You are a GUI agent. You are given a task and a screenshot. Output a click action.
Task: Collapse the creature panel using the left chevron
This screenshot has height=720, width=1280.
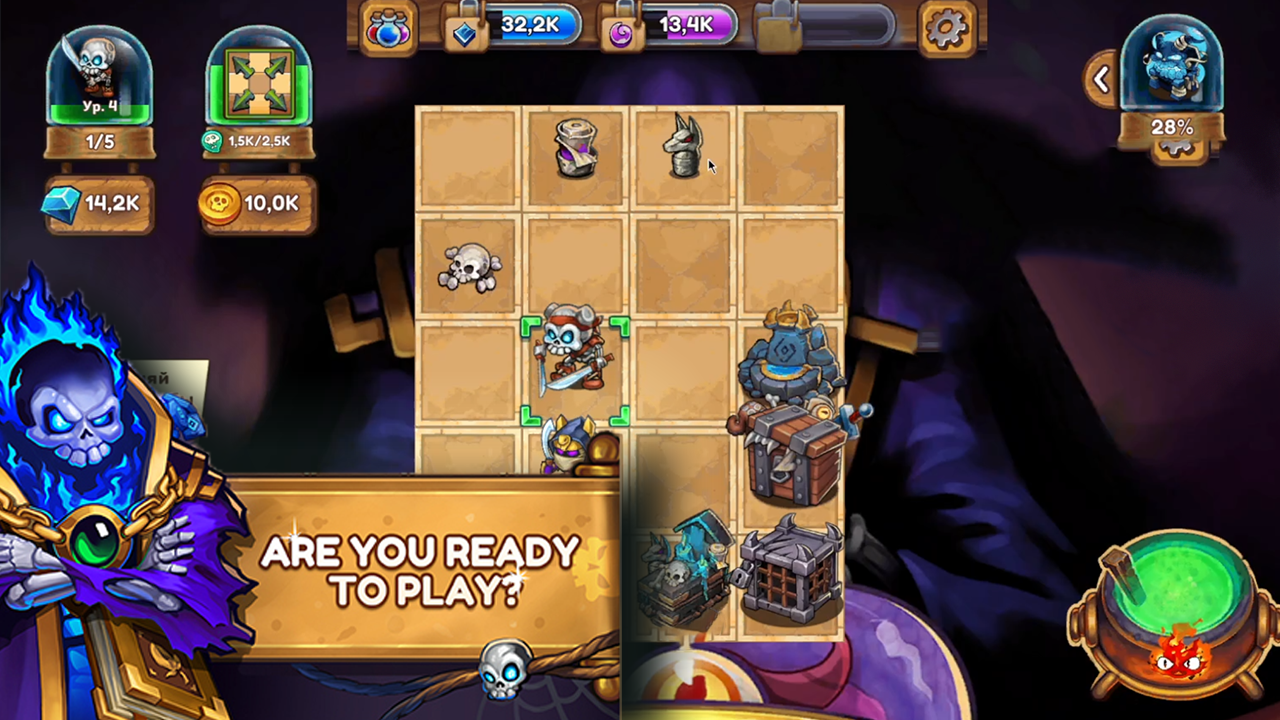[1100, 80]
